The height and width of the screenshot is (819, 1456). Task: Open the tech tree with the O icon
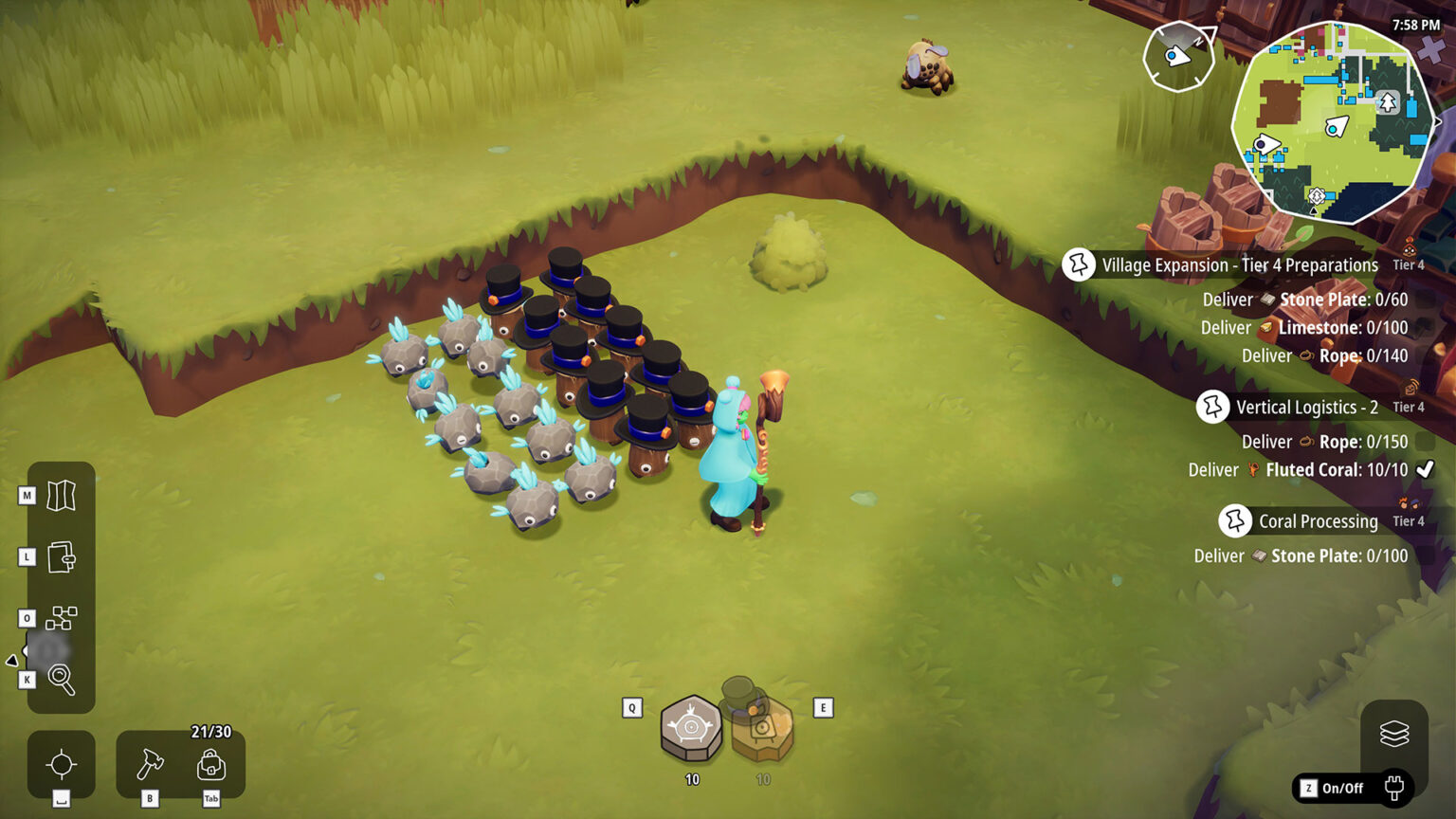(x=62, y=618)
